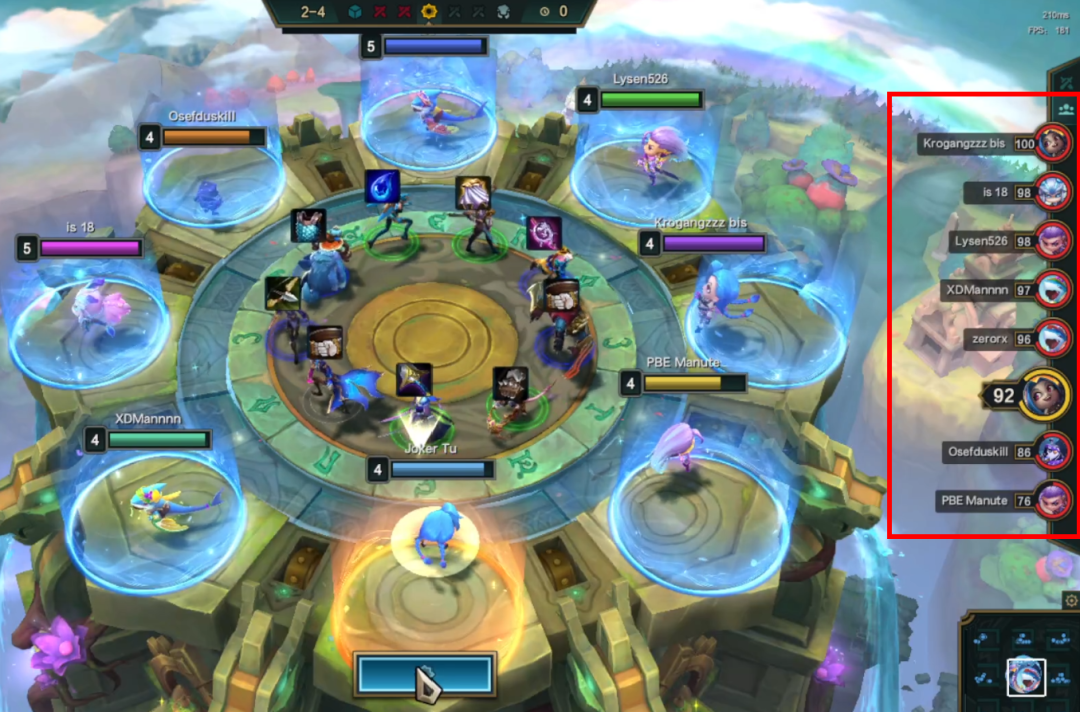Select your own 92 health portrait
The width and height of the screenshot is (1080, 712).
click(x=1044, y=395)
